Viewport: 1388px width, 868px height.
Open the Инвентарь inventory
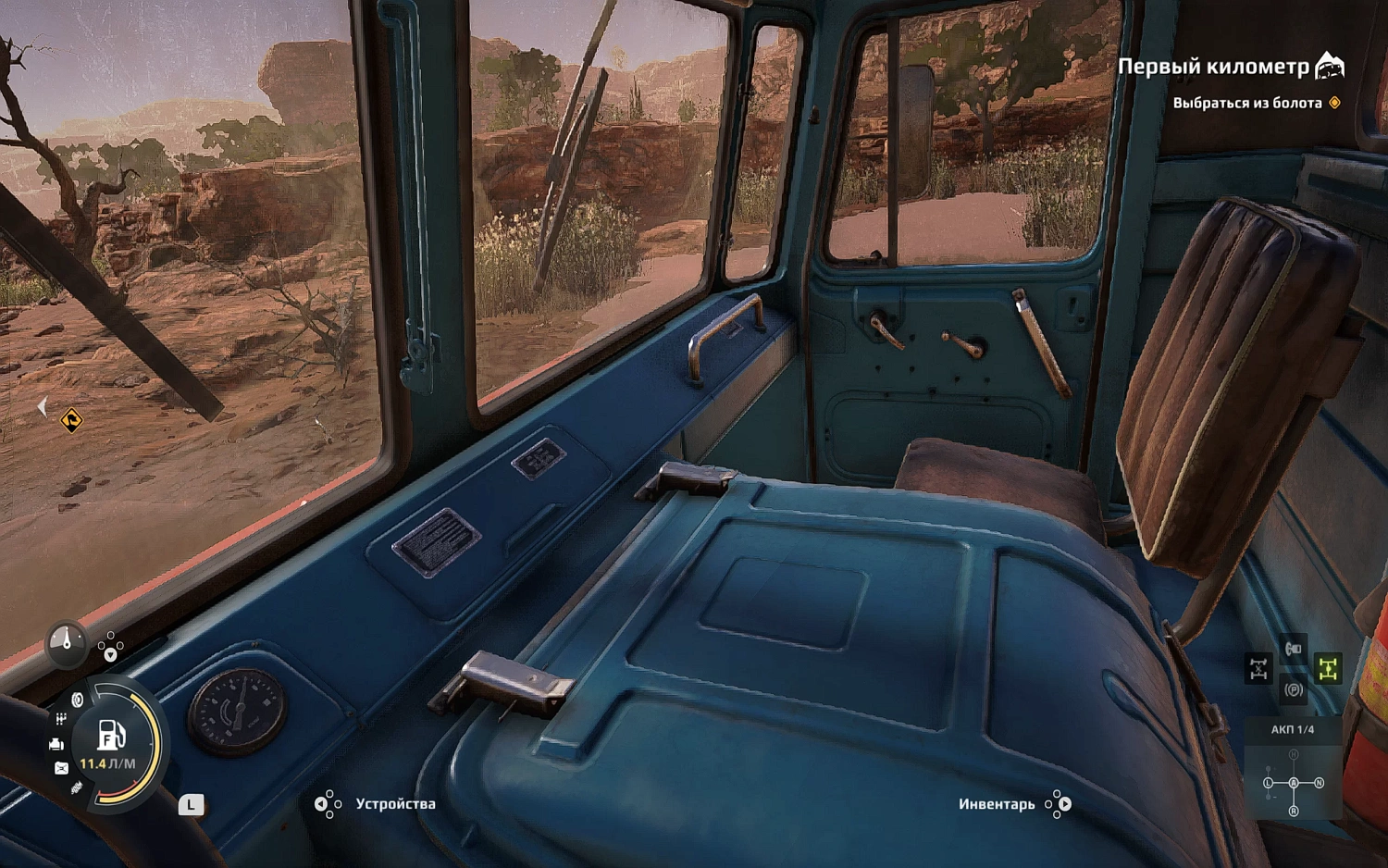click(997, 803)
